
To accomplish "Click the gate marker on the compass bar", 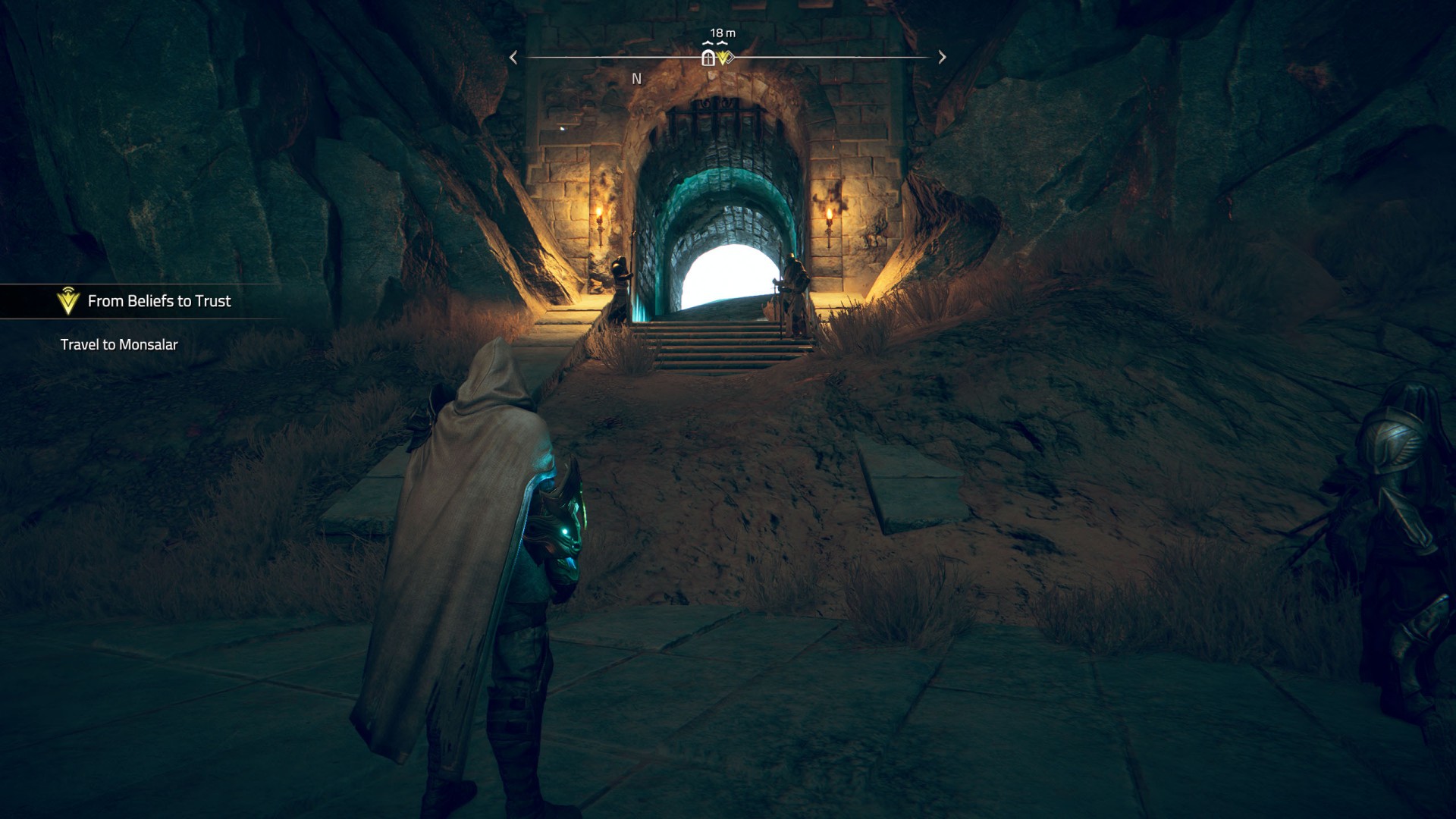I will 708,58.
